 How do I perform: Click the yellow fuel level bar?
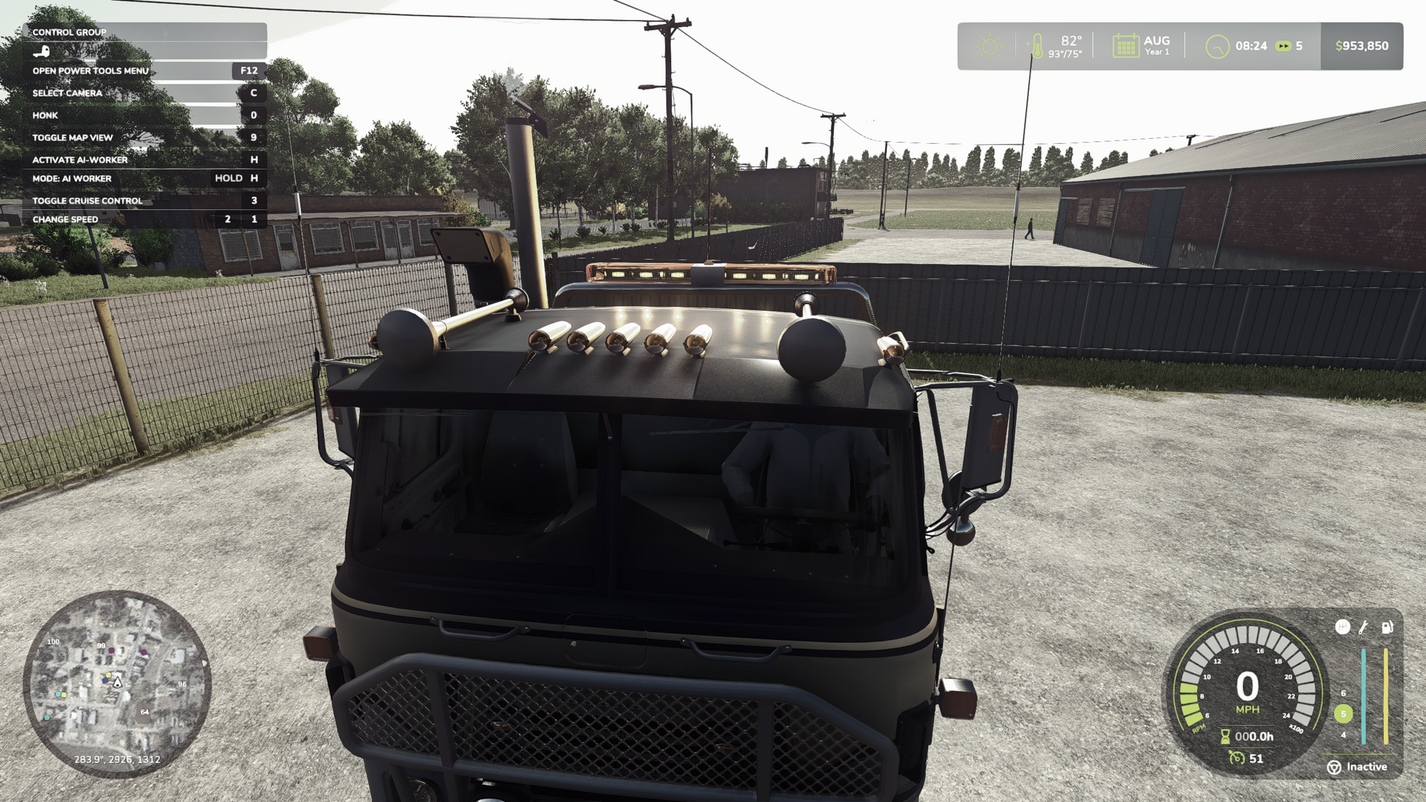(x=1386, y=695)
